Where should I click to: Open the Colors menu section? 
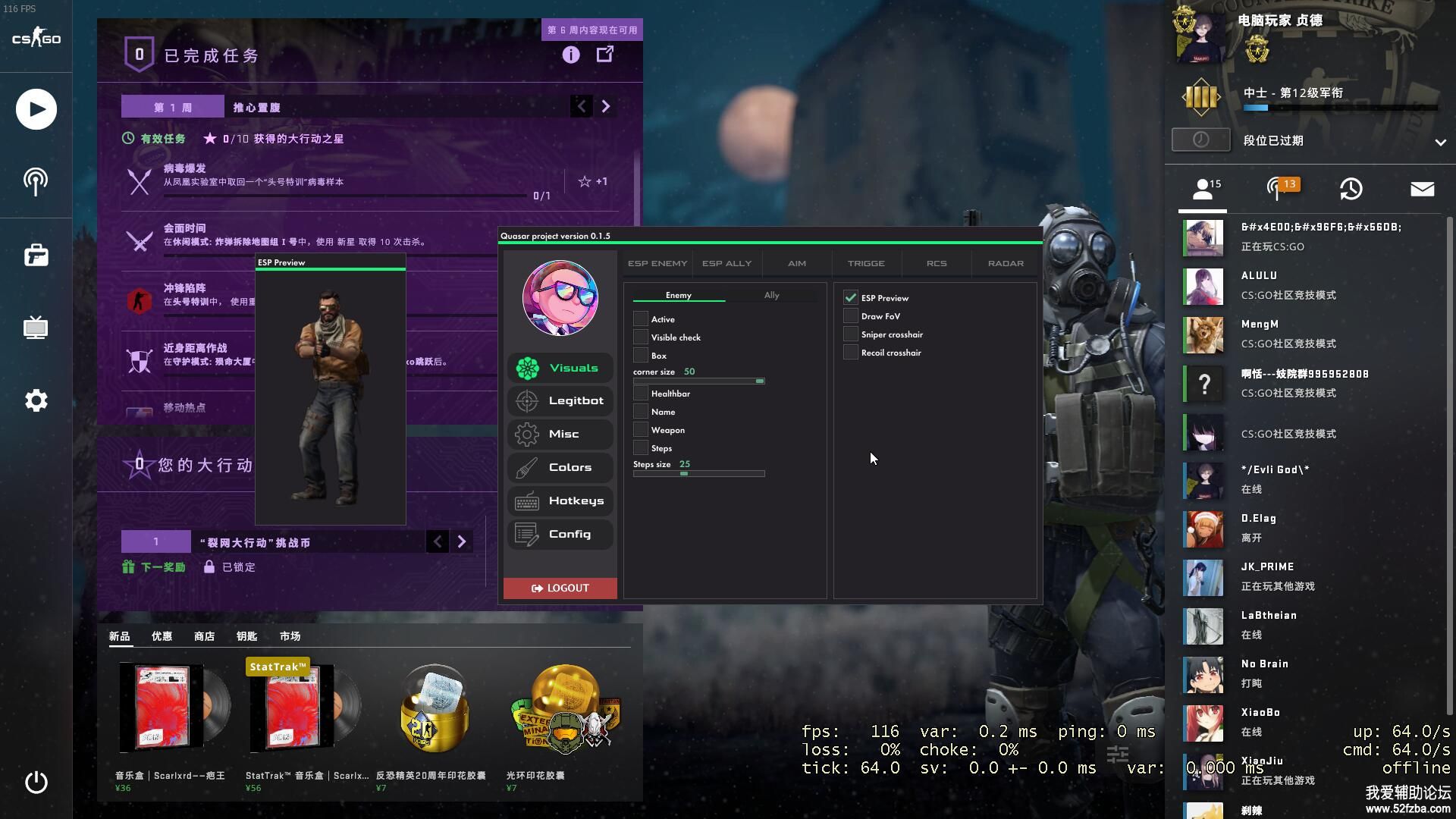pos(560,468)
